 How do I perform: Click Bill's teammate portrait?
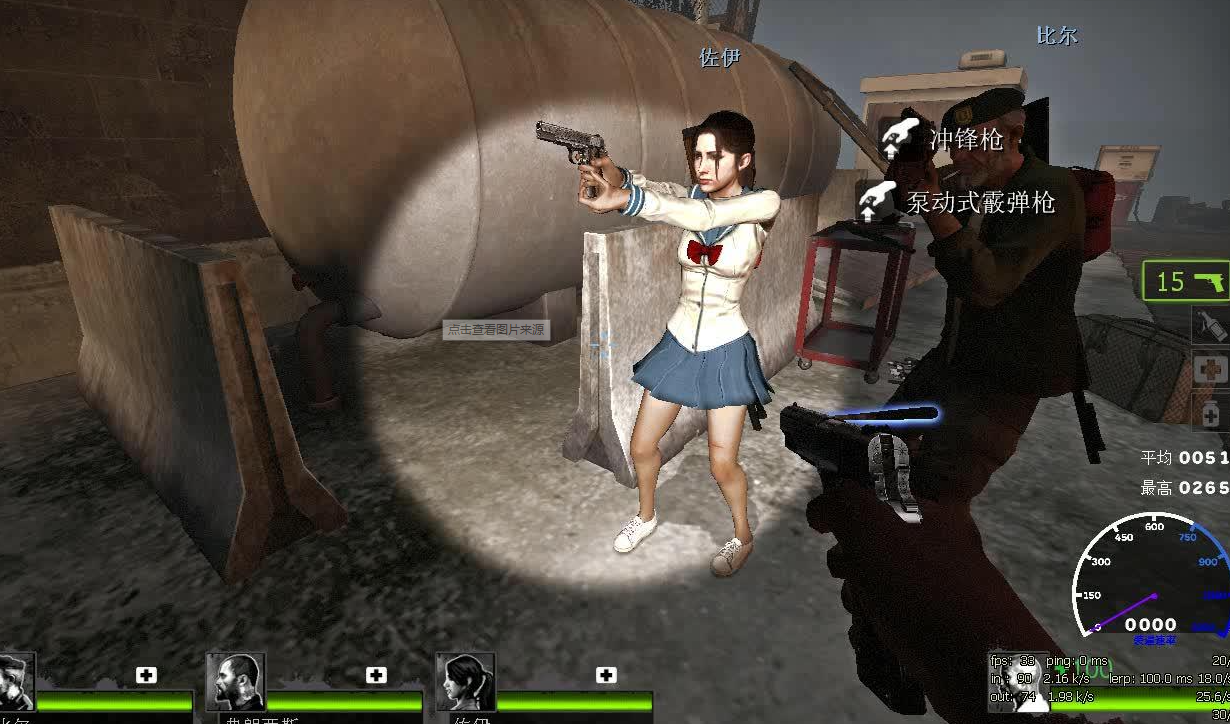[x=16, y=682]
